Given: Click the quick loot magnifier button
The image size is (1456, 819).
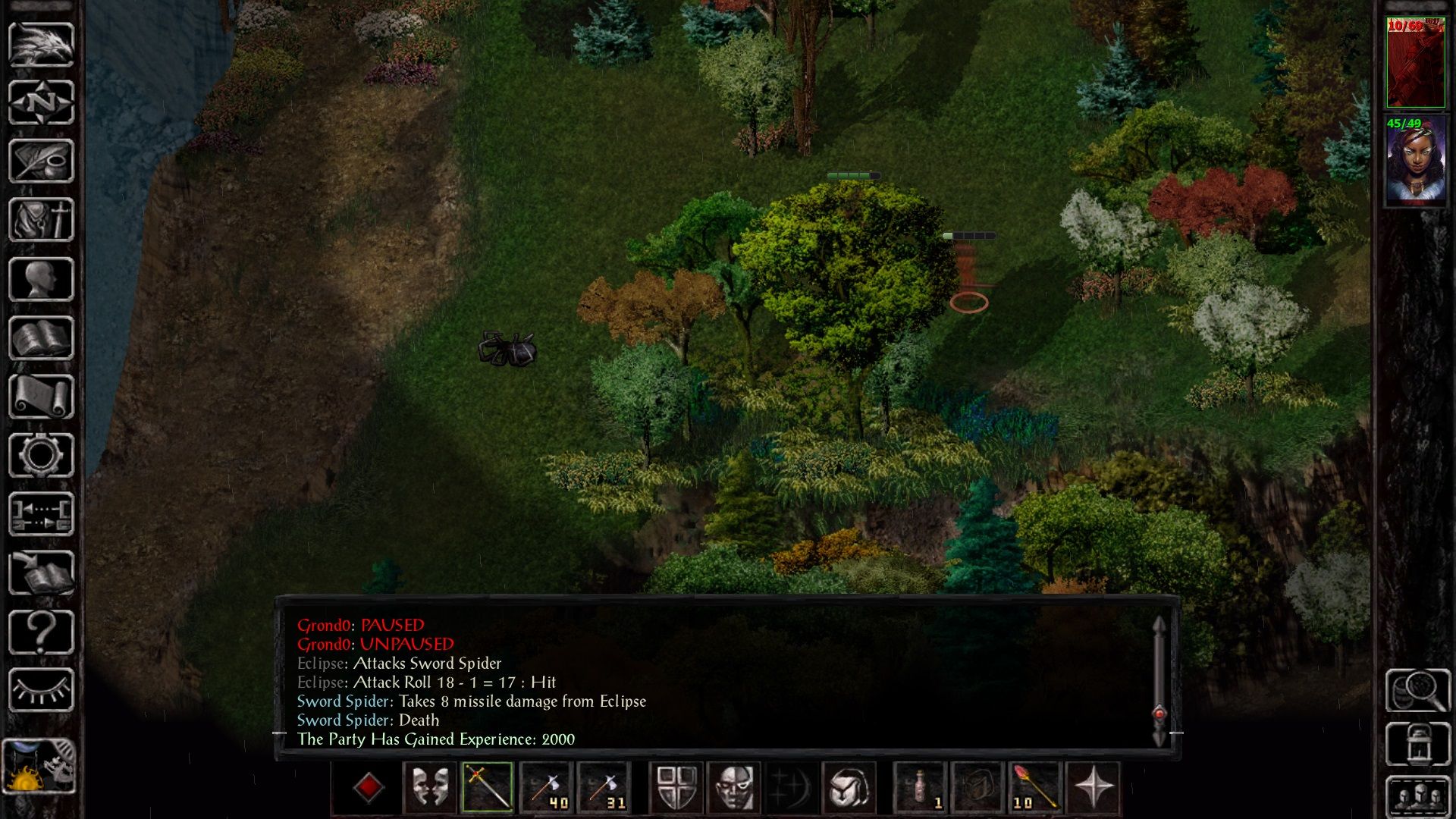Looking at the screenshot, I should (1417, 690).
